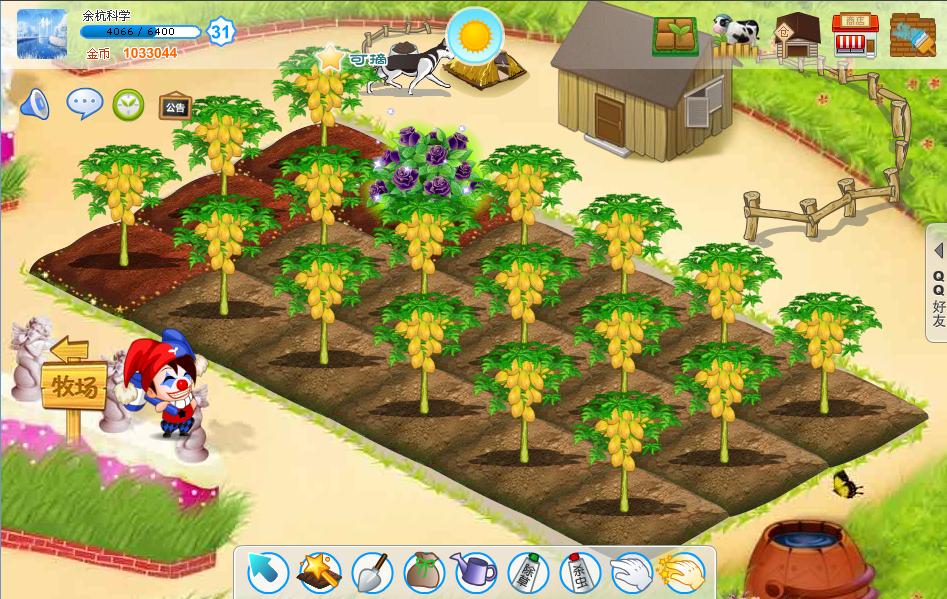
Task: Toggle sound with the speaker icon
Action: 35,104
